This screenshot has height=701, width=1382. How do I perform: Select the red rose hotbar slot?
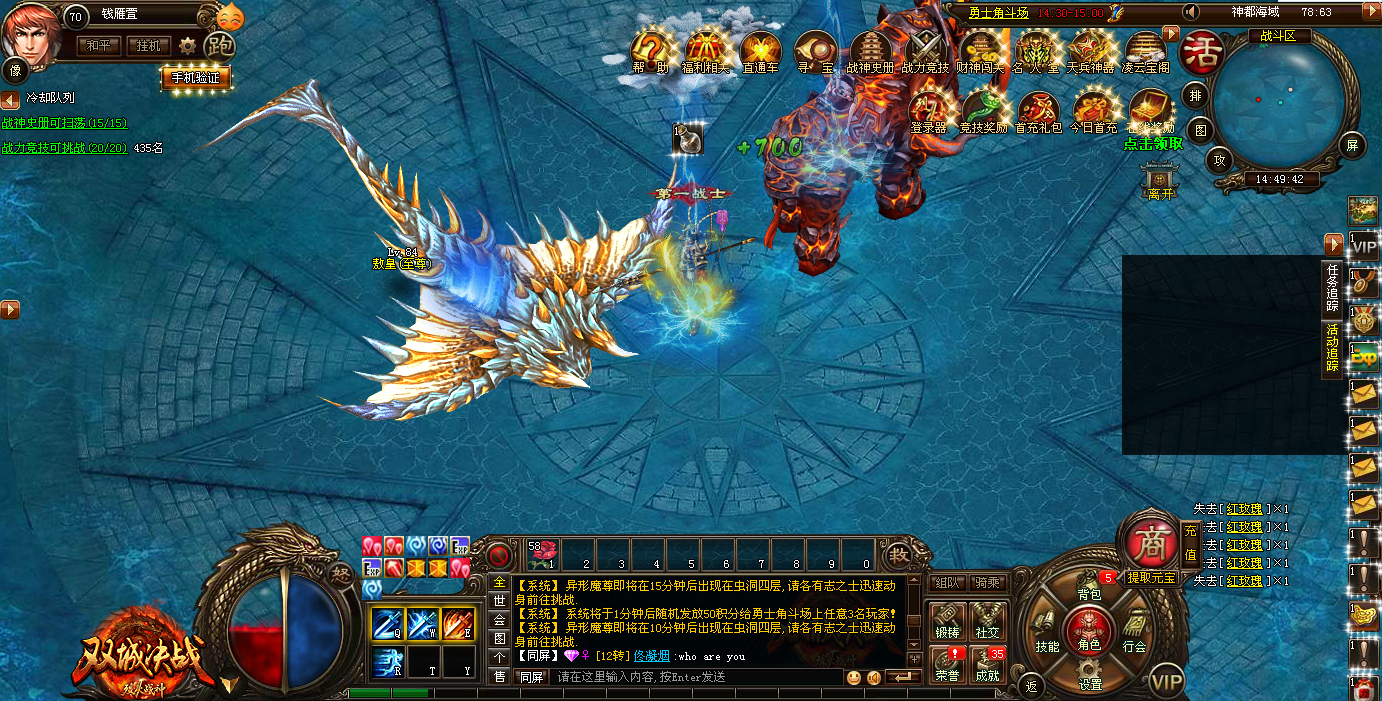point(543,554)
